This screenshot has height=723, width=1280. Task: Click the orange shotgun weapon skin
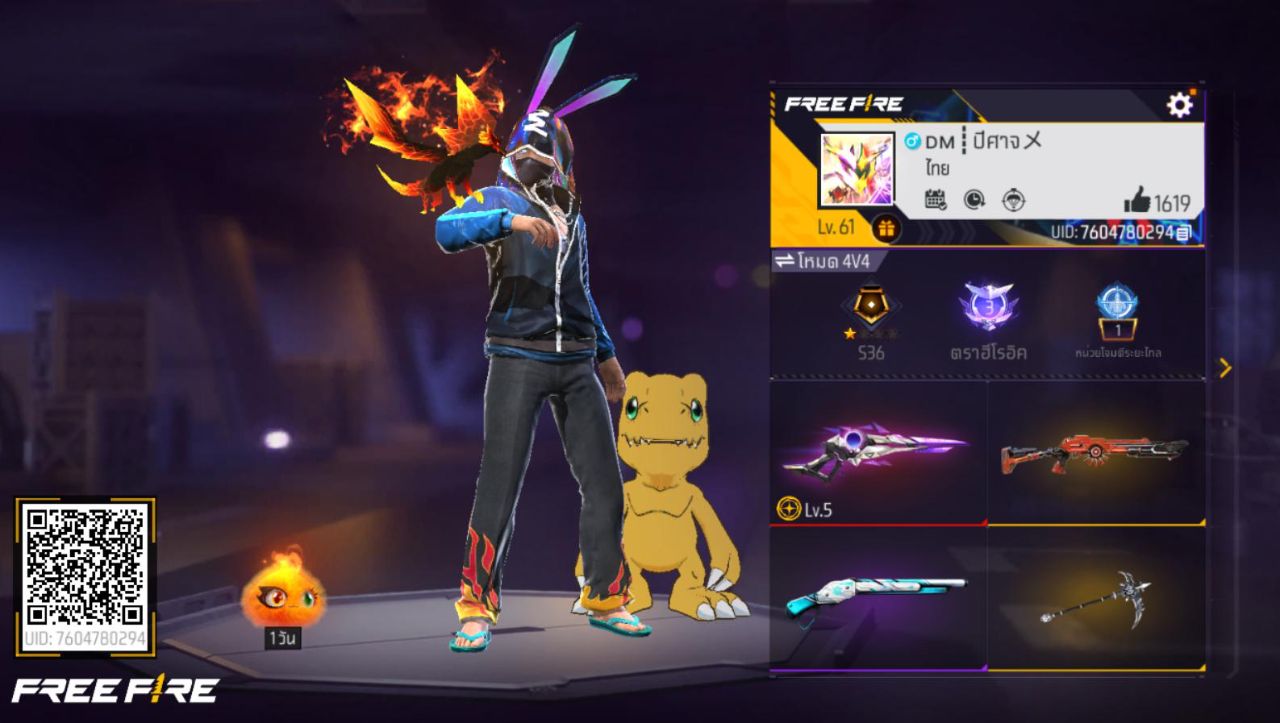coord(1095,455)
